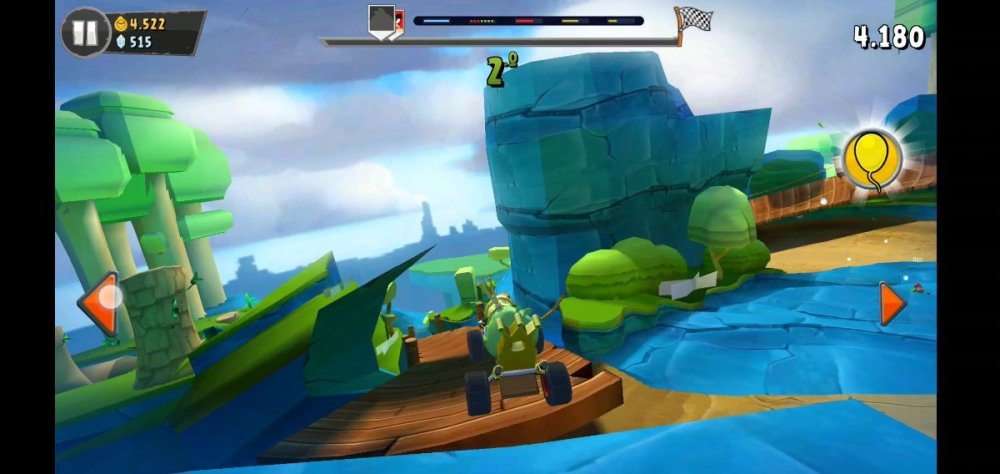Activate the yellow balloon power-up
The width and height of the screenshot is (1000, 474).
[872, 159]
